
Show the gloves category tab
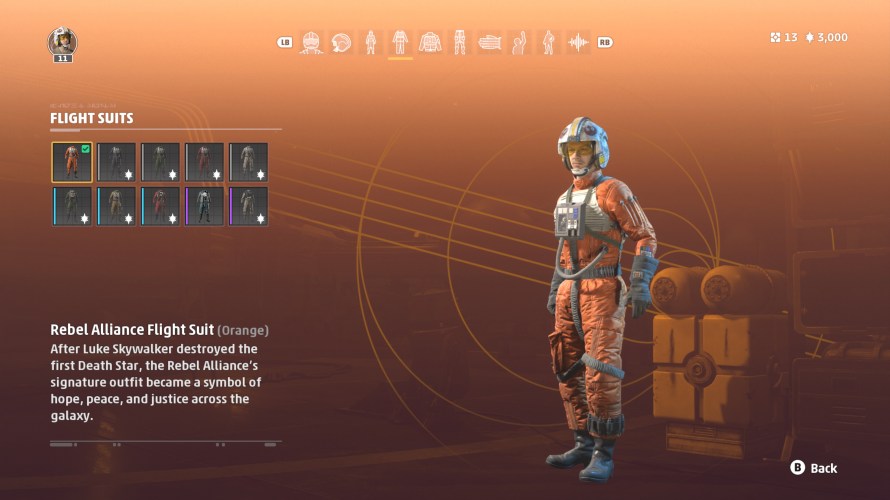tap(489, 42)
